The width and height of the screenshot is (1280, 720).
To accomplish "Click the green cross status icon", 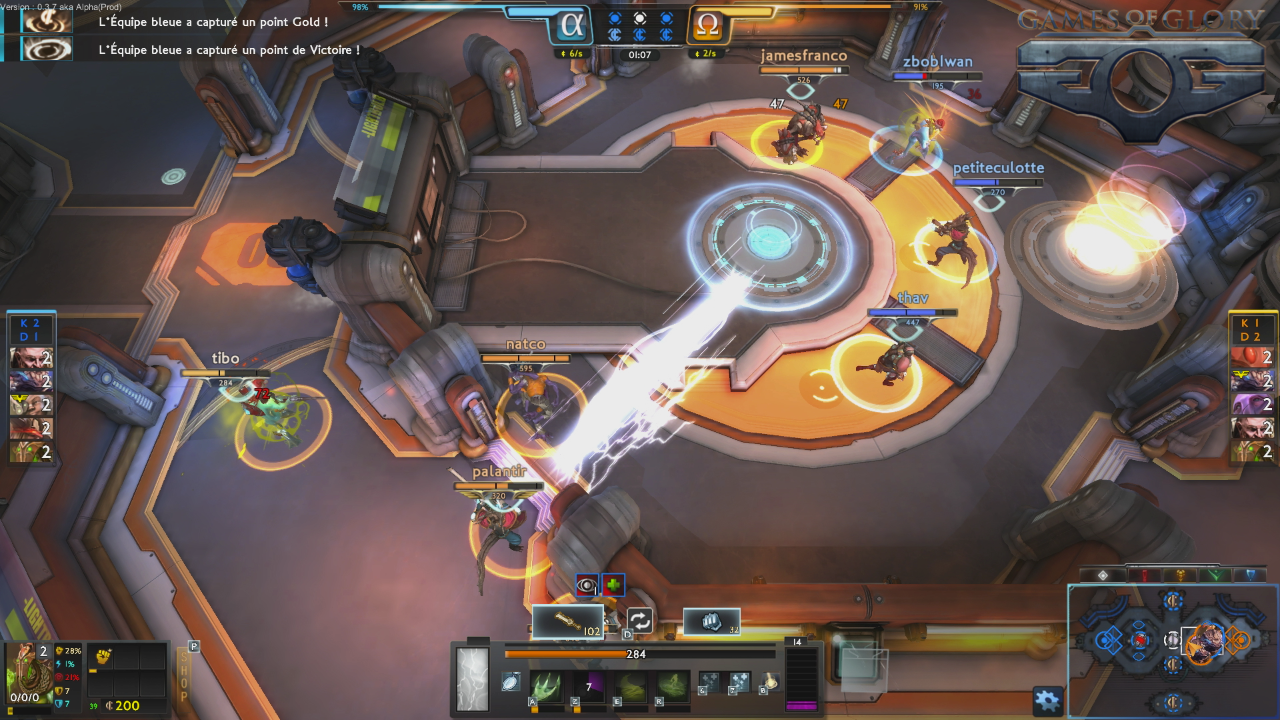I will [613, 585].
